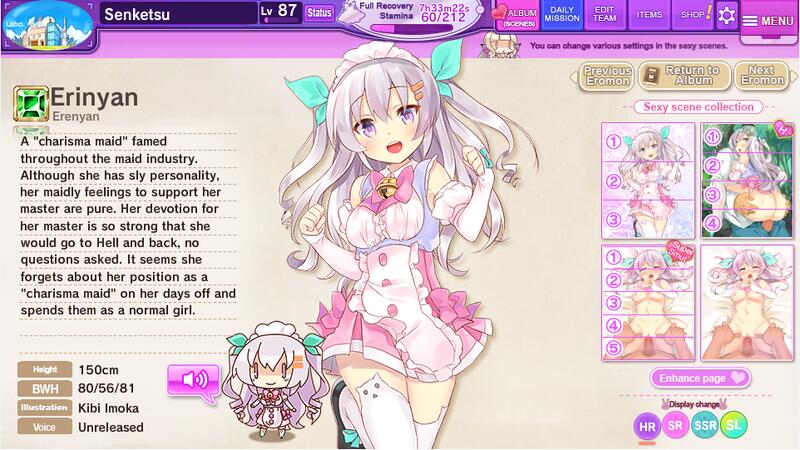Image resolution: width=800 pixels, height=450 pixels.
Task: Select the SL display option
Action: [734, 427]
